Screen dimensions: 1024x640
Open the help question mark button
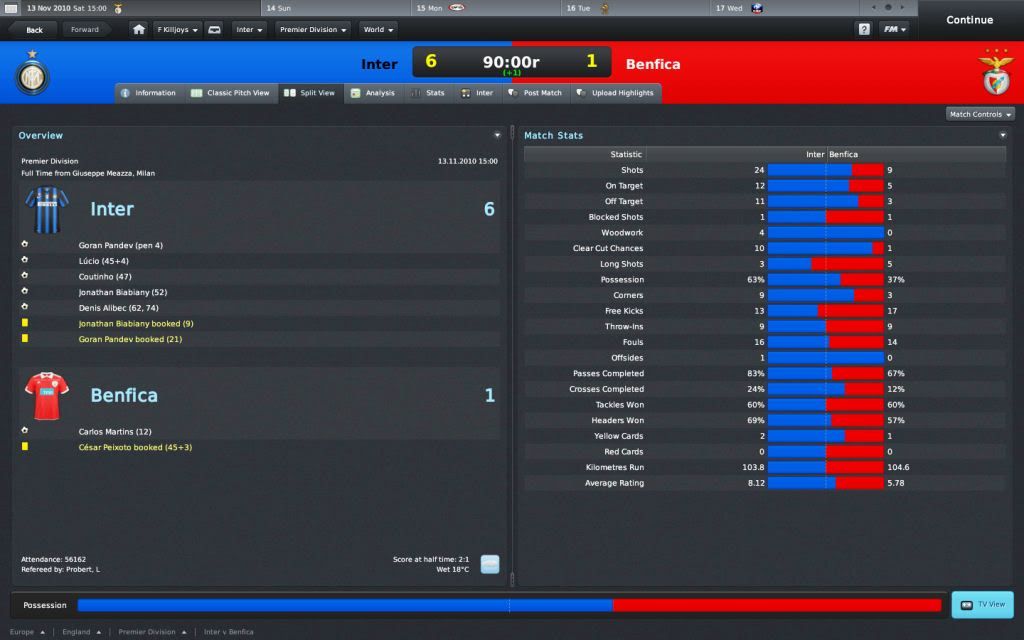coord(864,30)
